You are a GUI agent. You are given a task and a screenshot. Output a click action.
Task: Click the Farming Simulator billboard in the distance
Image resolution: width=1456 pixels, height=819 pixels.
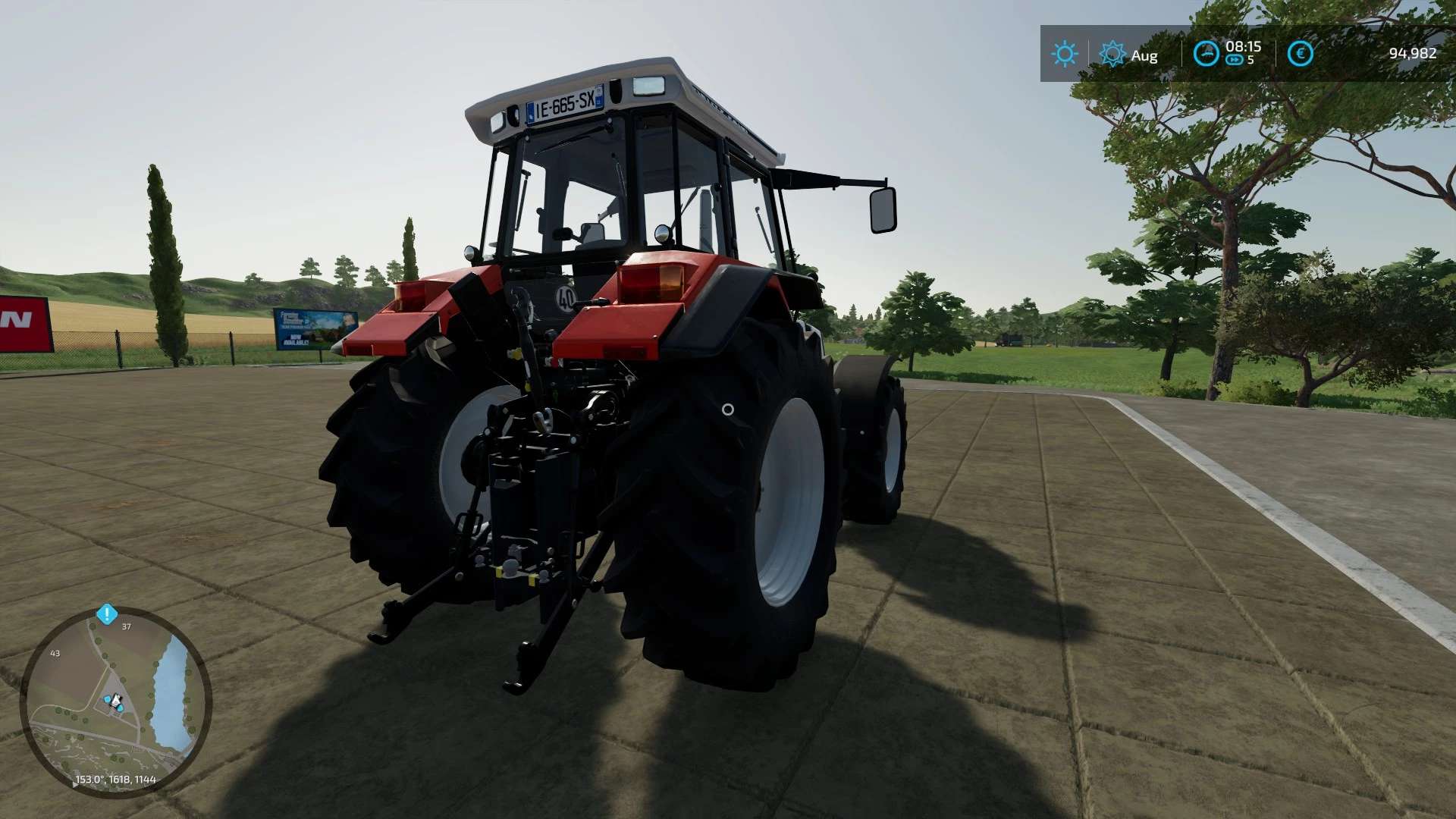click(x=306, y=328)
